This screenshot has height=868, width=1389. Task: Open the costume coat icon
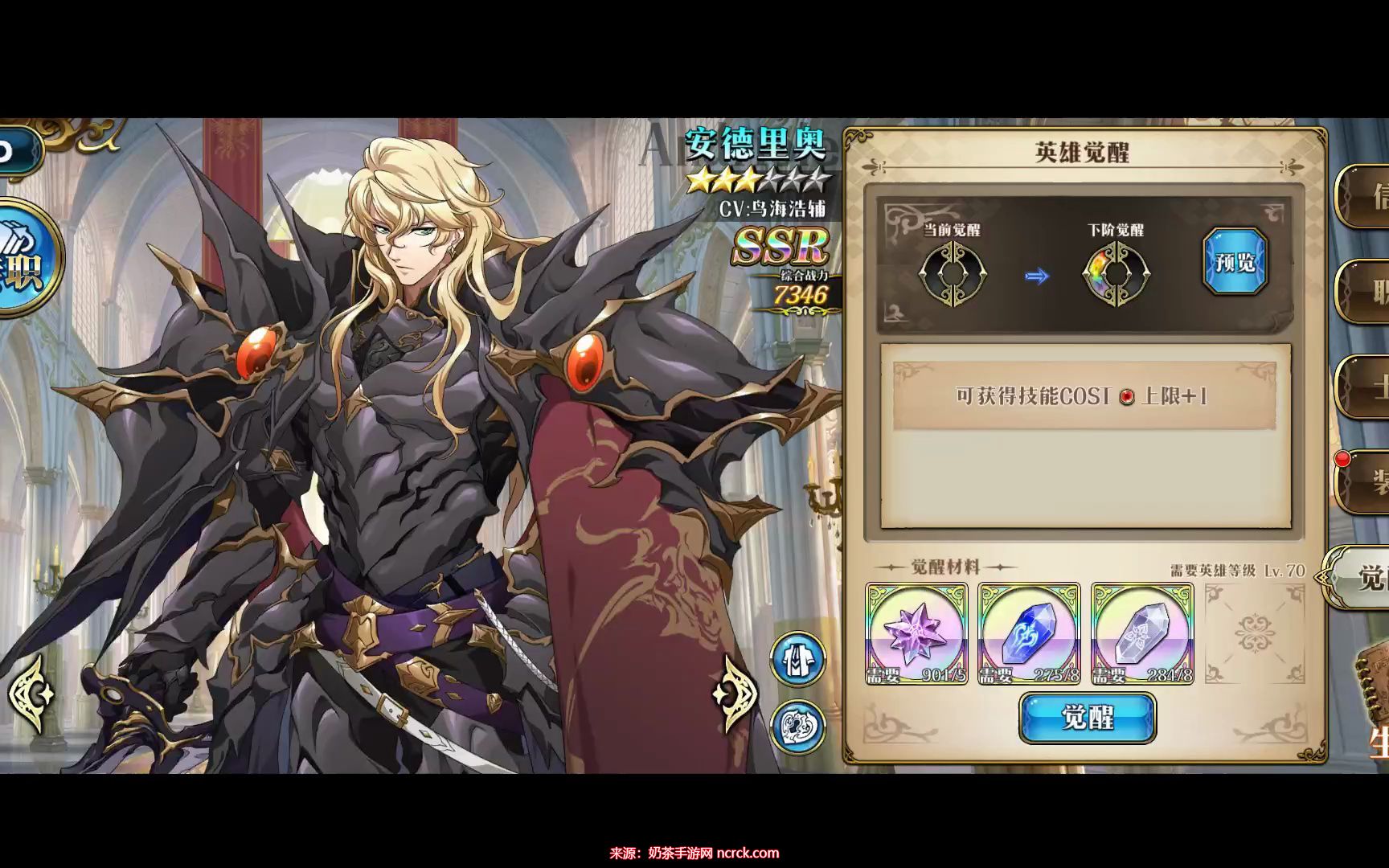798,658
